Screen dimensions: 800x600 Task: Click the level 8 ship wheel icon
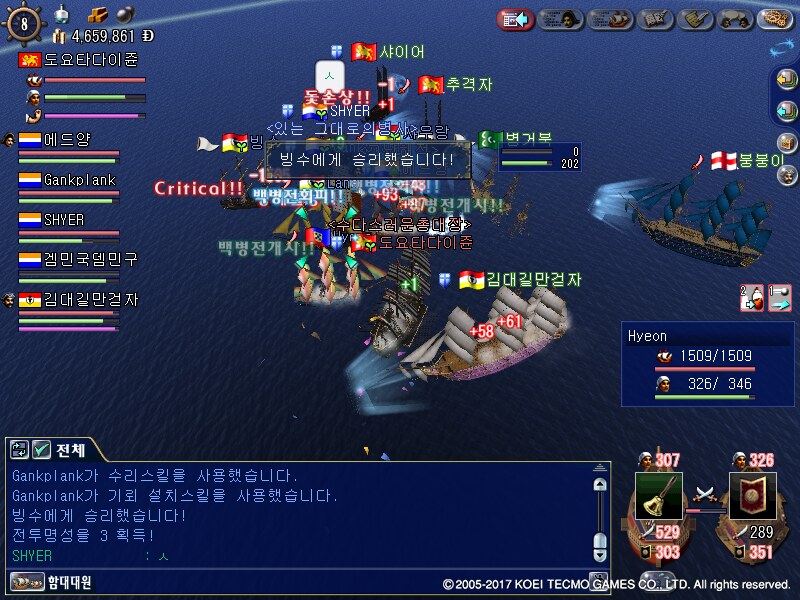coord(24,22)
